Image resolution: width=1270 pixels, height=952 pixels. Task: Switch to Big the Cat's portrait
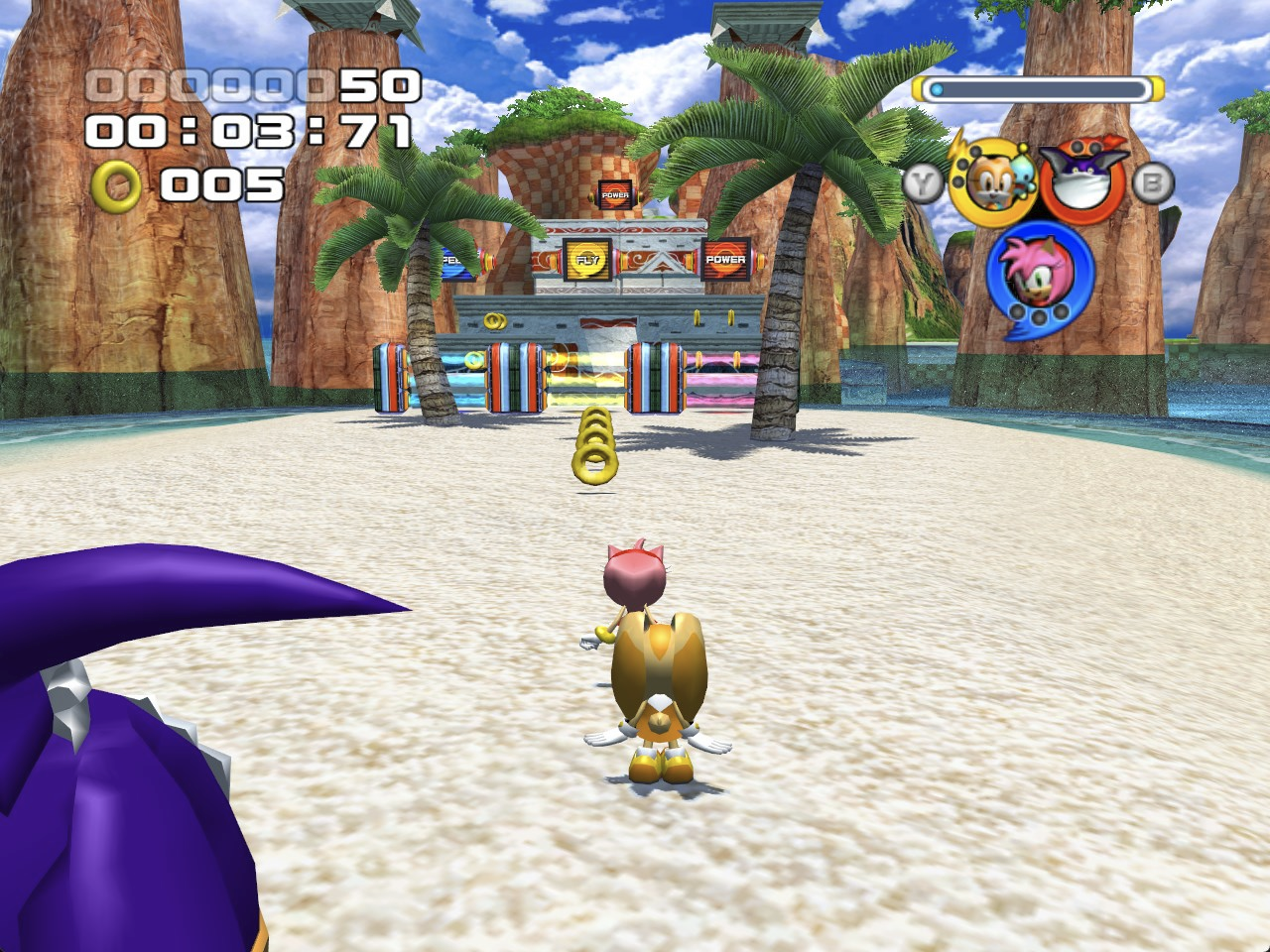coord(1081,180)
